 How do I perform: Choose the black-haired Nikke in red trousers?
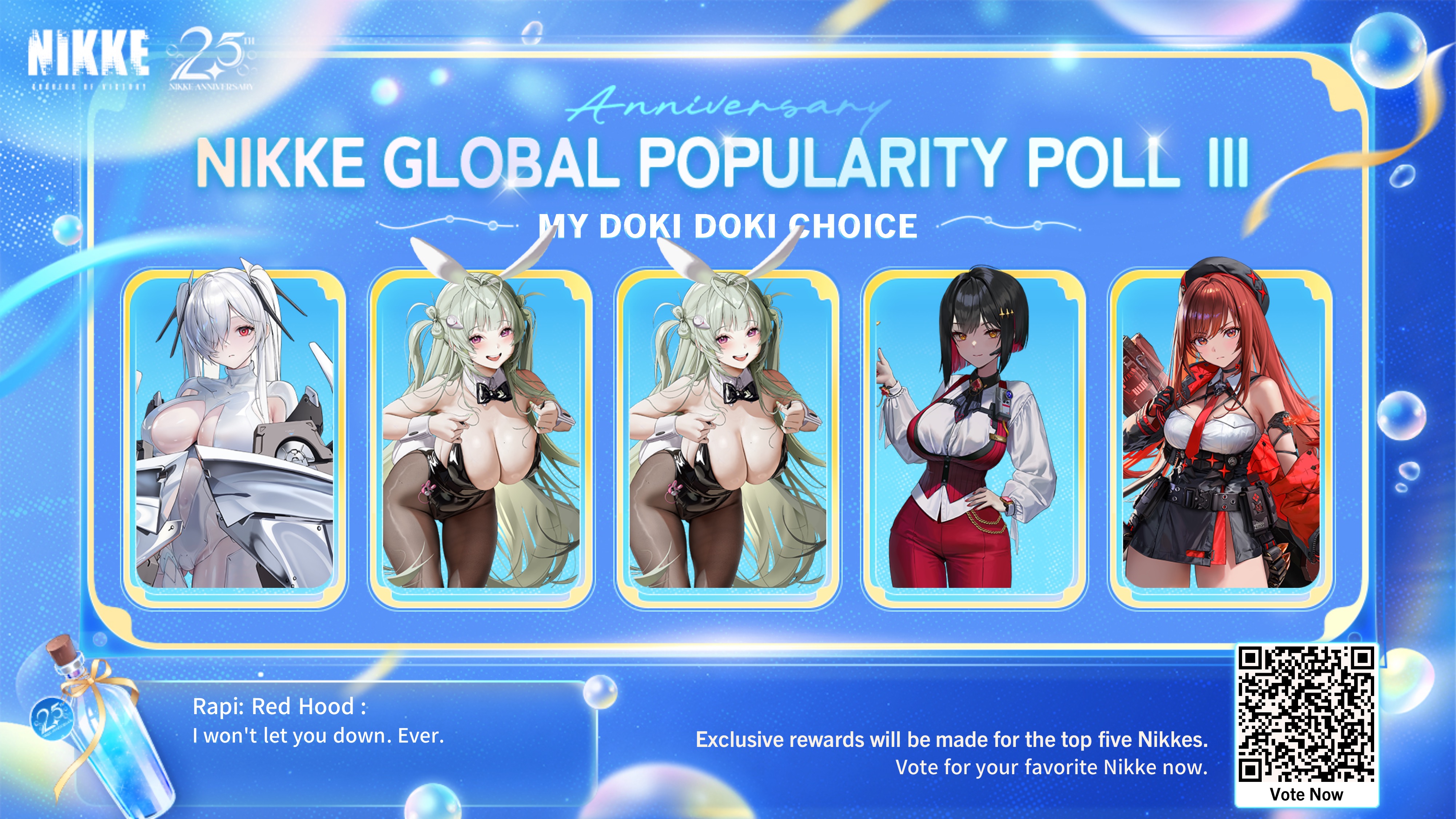pyautogui.click(x=973, y=435)
